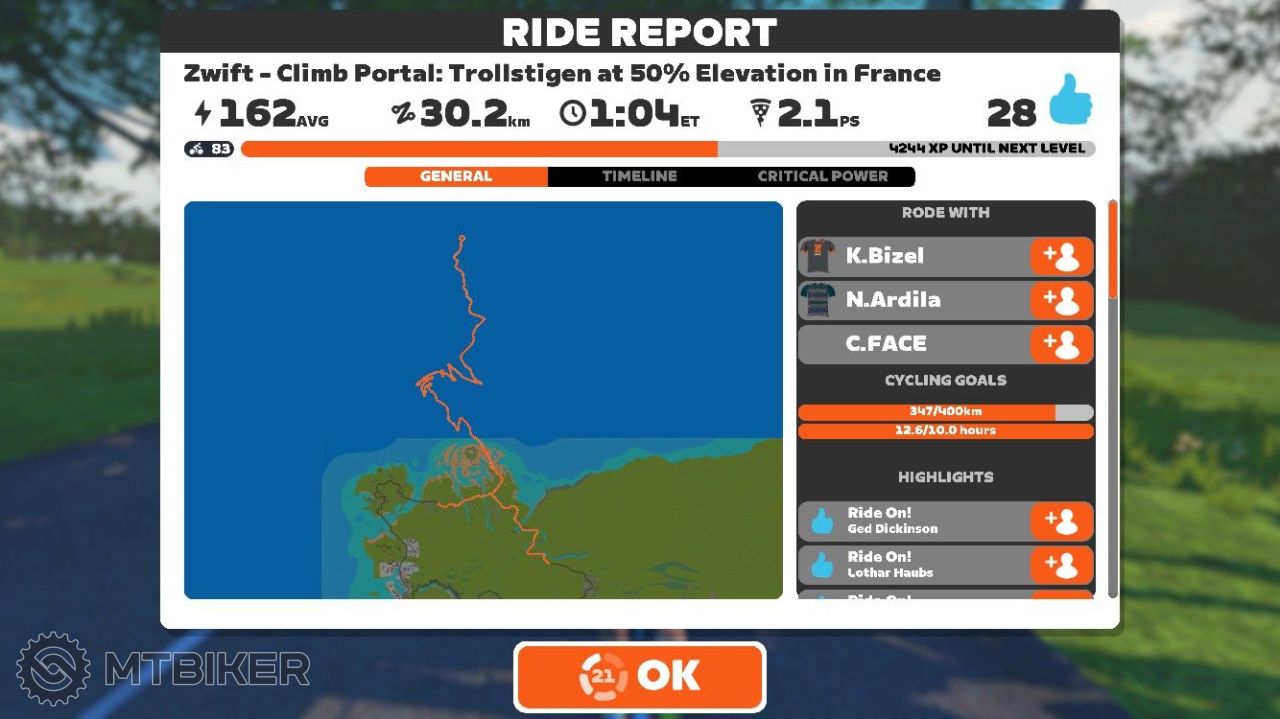
Task: Add C.FACE to followed riders
Action: 1061,344
